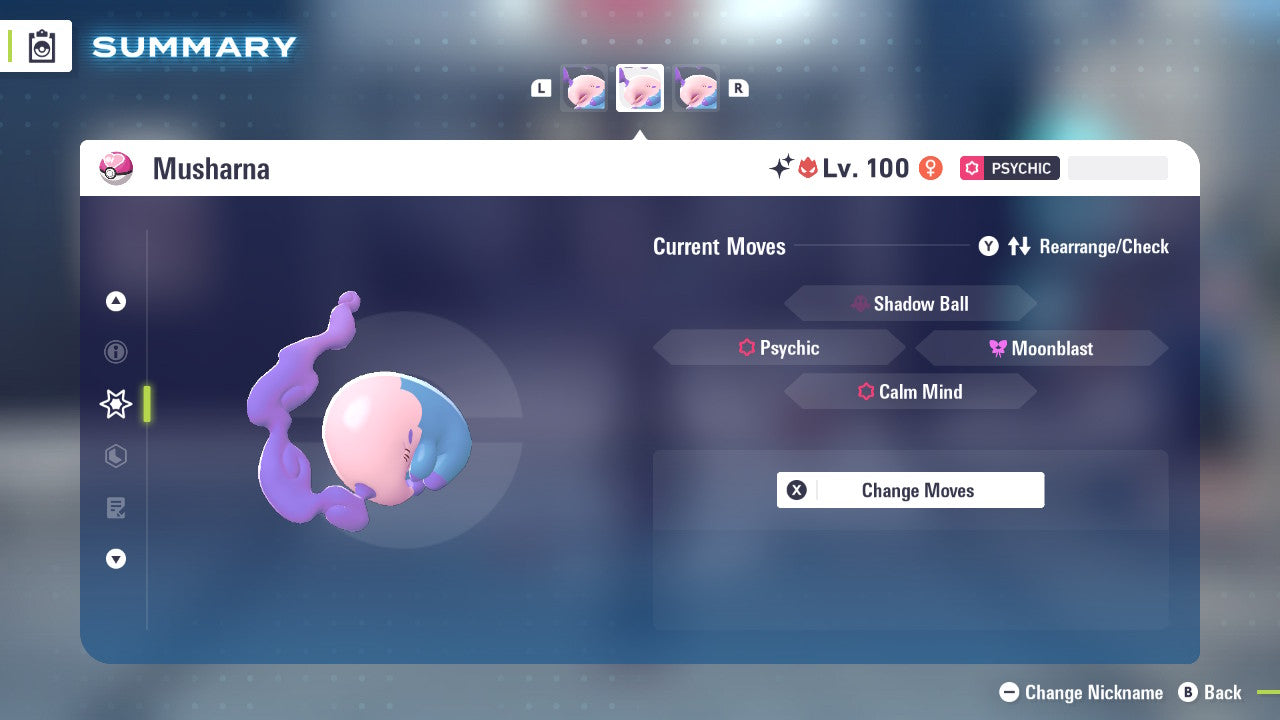Click the female gender symbol near Lv. 100
The image size is (1280, 720).
929,168
